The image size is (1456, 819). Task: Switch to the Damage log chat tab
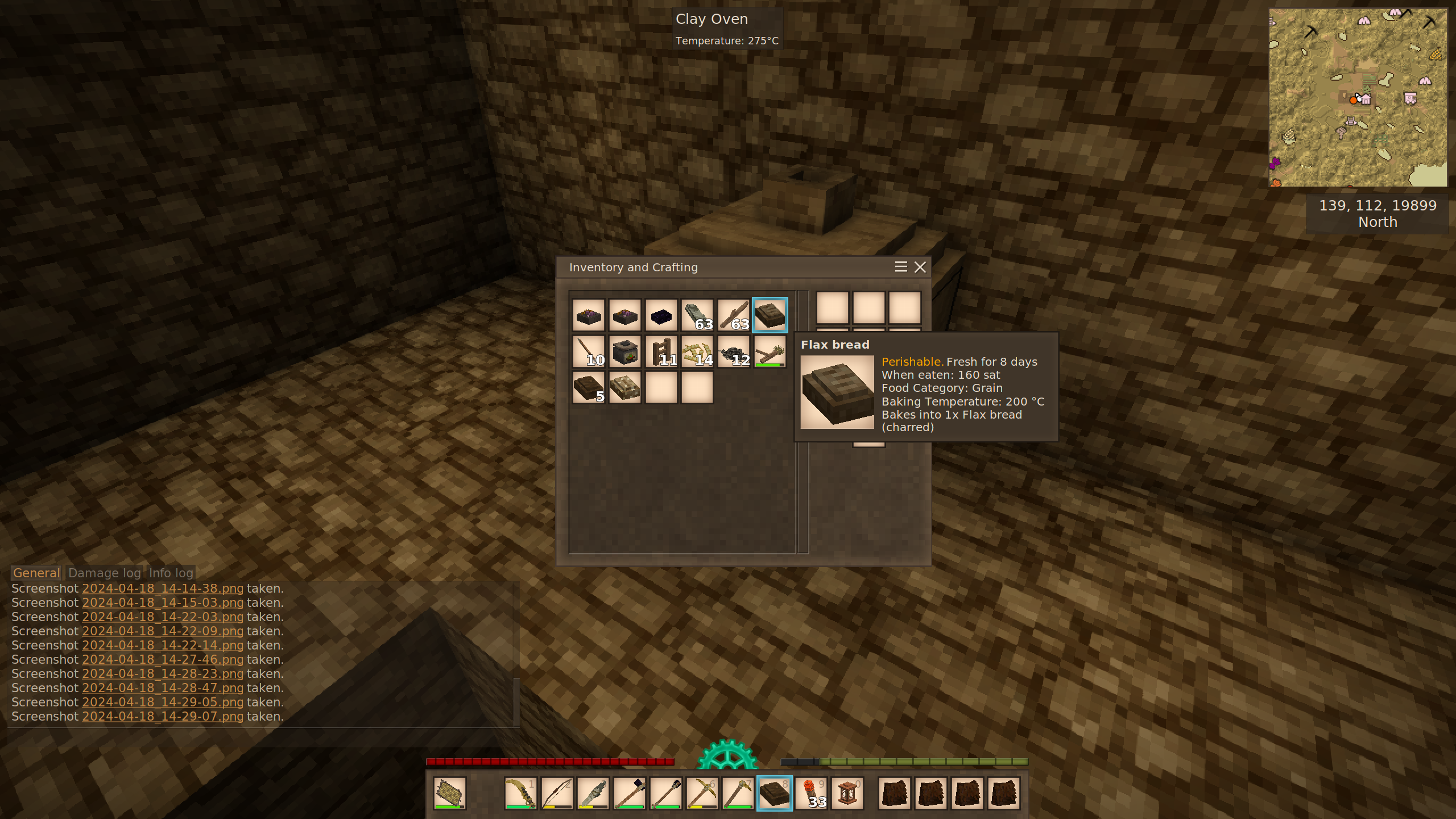[104, 573]
